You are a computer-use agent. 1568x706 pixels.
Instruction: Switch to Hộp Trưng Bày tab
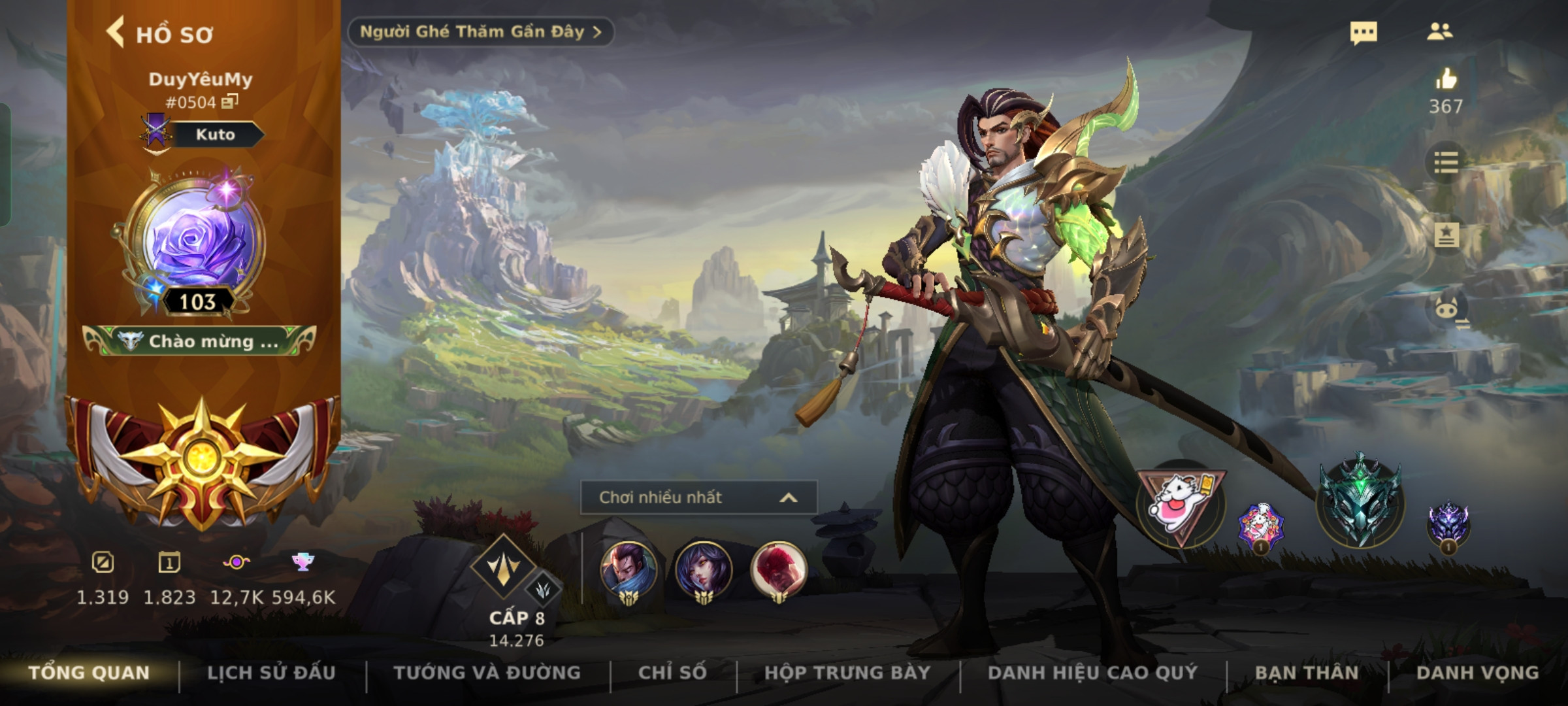847,673
